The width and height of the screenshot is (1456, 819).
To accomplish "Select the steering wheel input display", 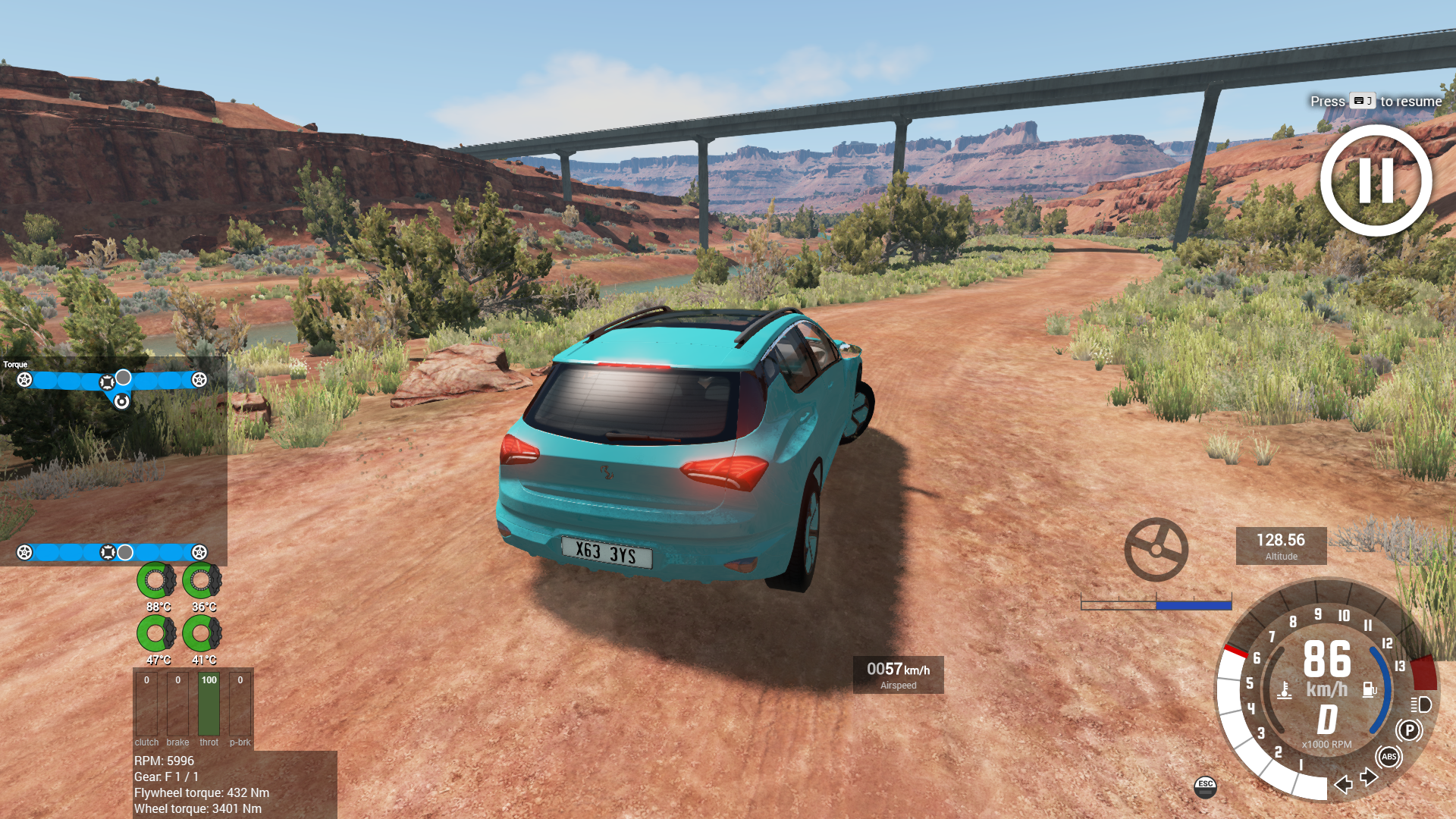I will 1156,549.
